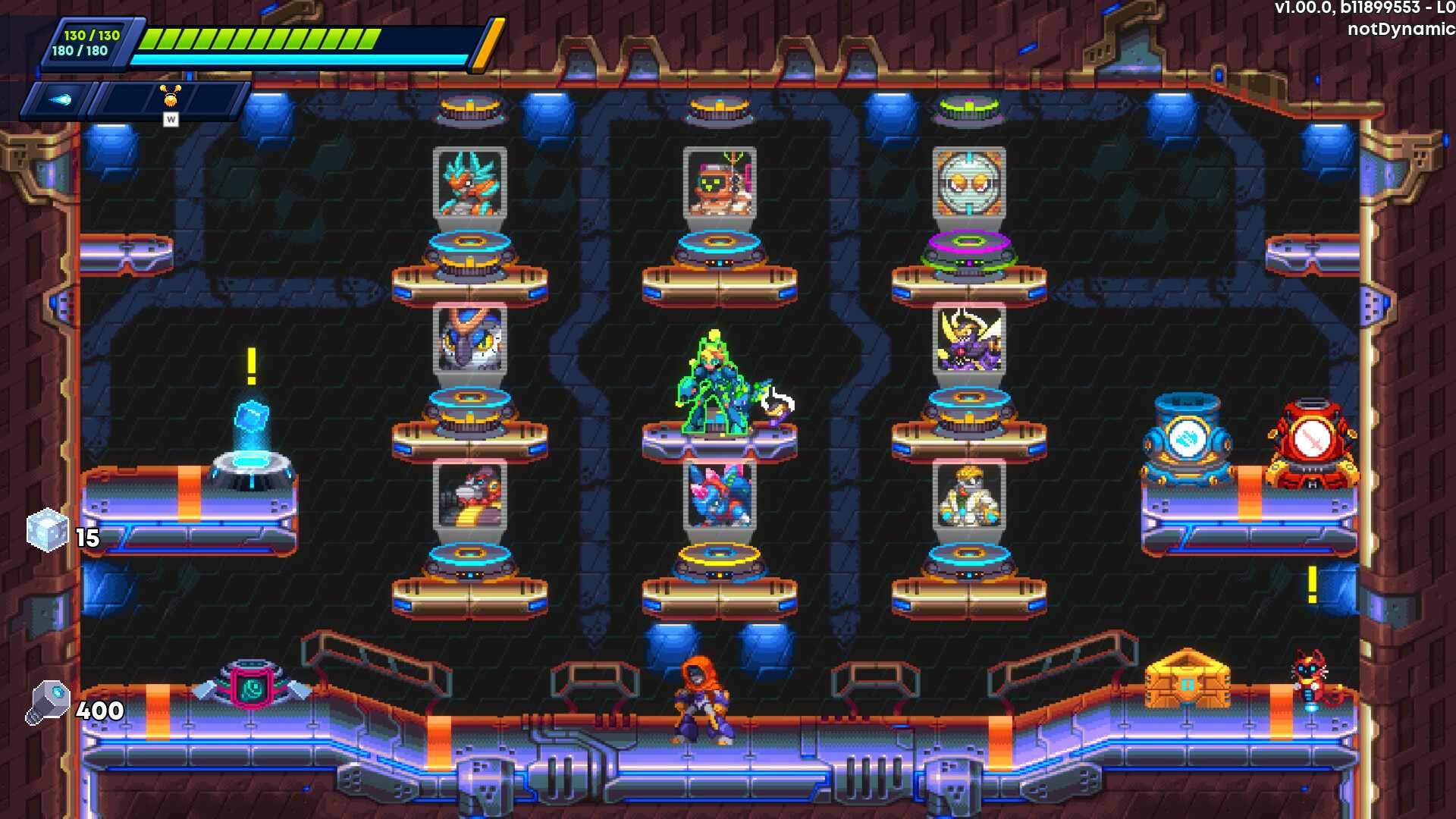Select the cyan-haired boss portrait in the left column
The height and width of the screenshot is (819, 1456).
tap(470, 186)
